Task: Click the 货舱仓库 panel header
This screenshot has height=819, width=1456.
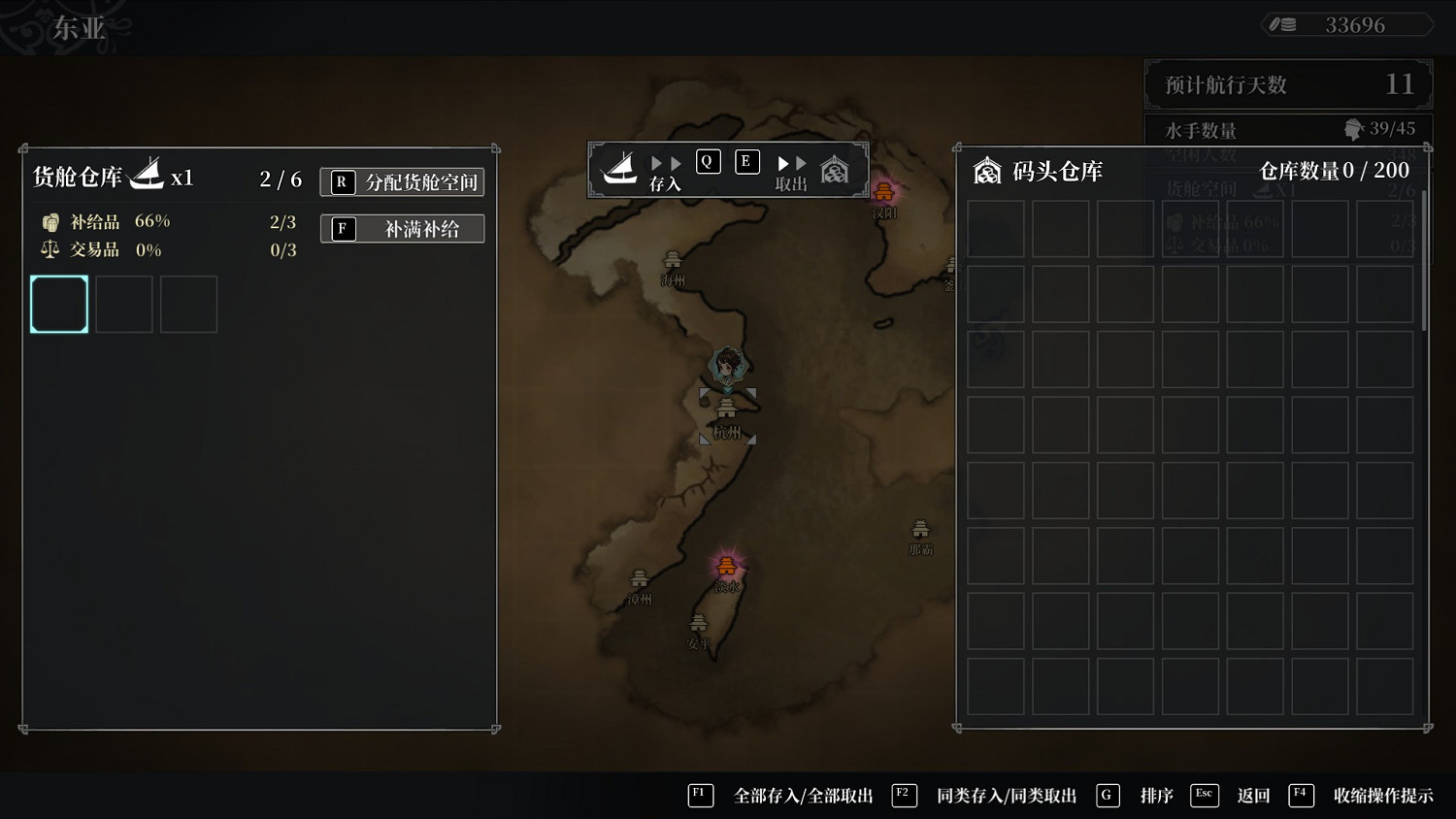Action: pyautogui.click(x=78, y=178)
